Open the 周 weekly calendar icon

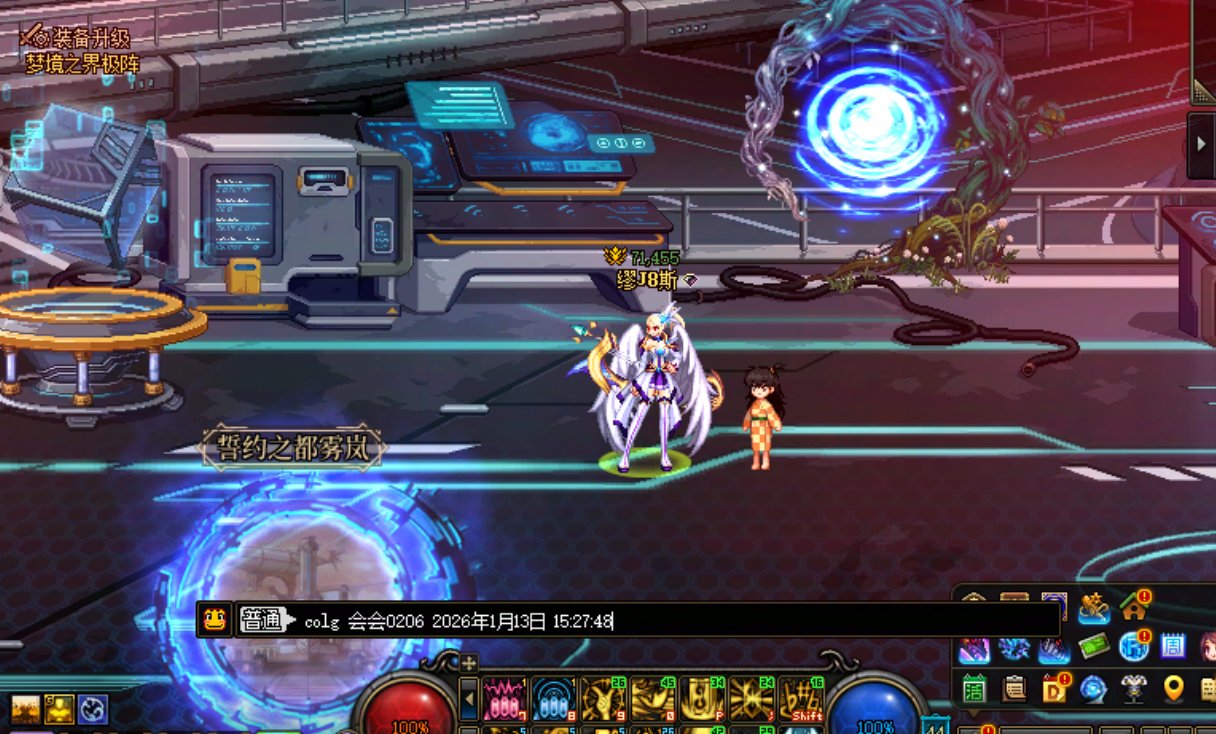pos(1172,646)
